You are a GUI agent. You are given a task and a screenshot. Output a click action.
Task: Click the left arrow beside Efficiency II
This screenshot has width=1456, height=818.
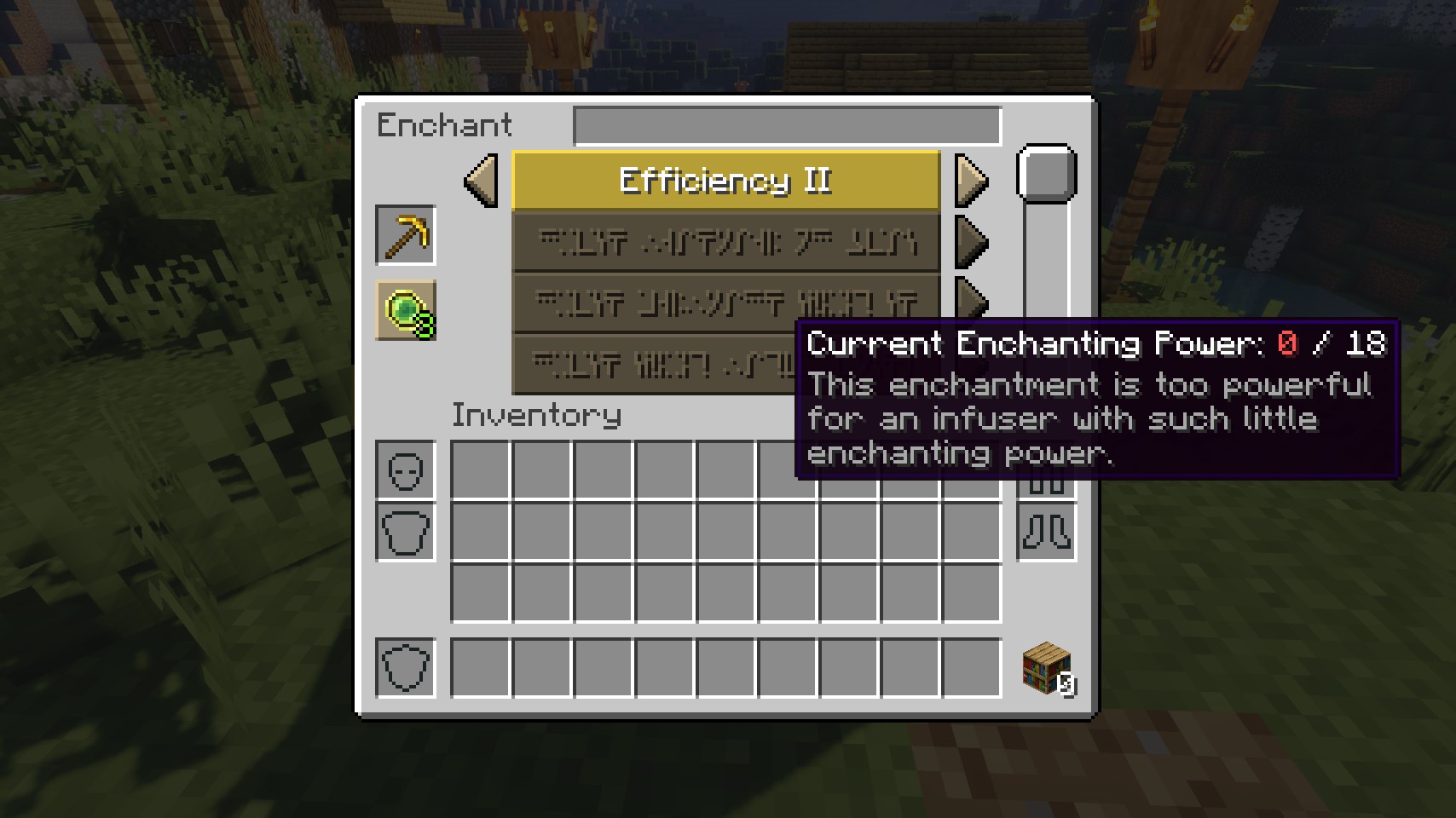482,181
